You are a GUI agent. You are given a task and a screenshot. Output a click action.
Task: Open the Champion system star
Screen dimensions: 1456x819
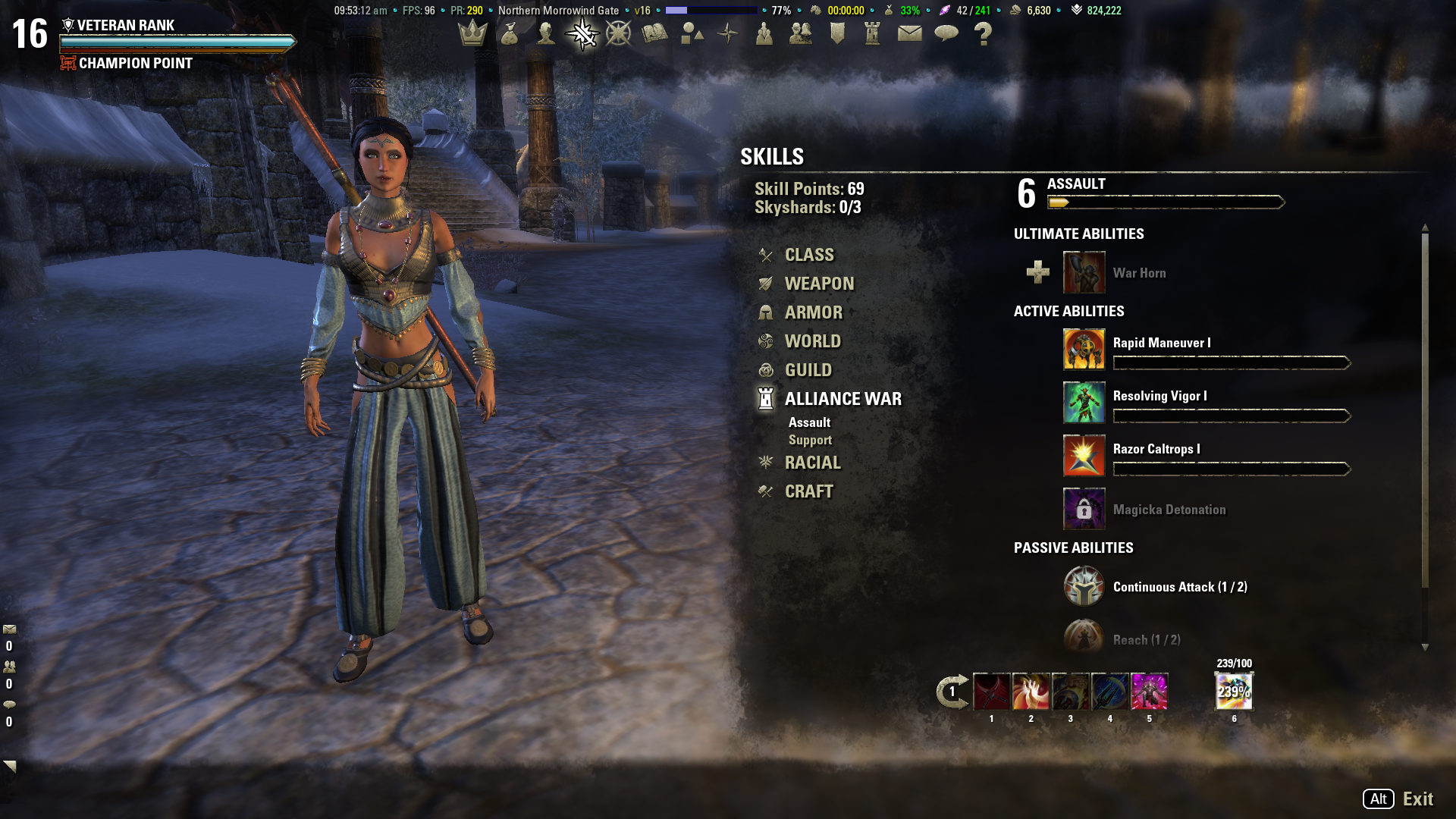pos(620,34)
